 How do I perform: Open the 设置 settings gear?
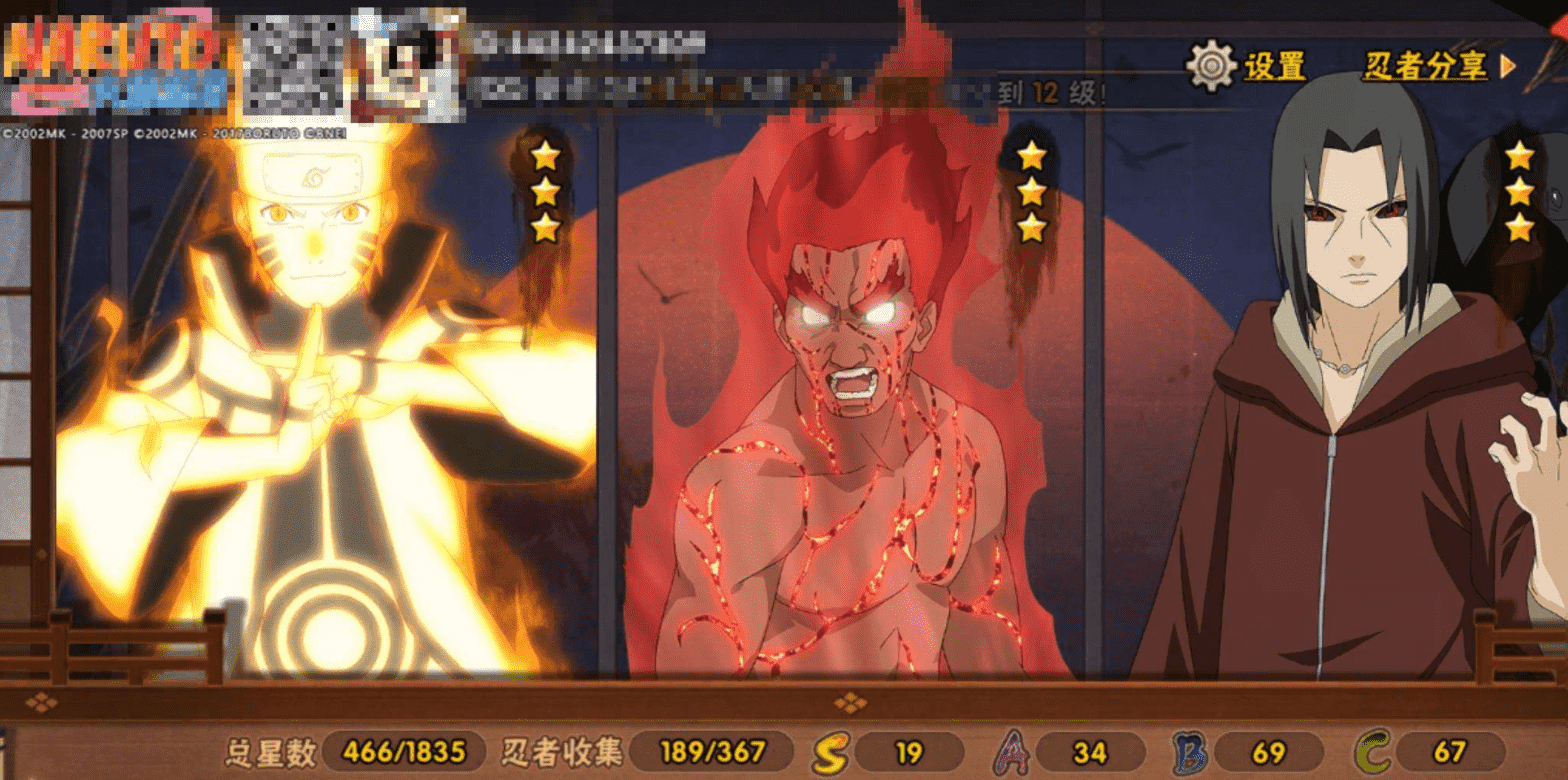click(1212, 66)
